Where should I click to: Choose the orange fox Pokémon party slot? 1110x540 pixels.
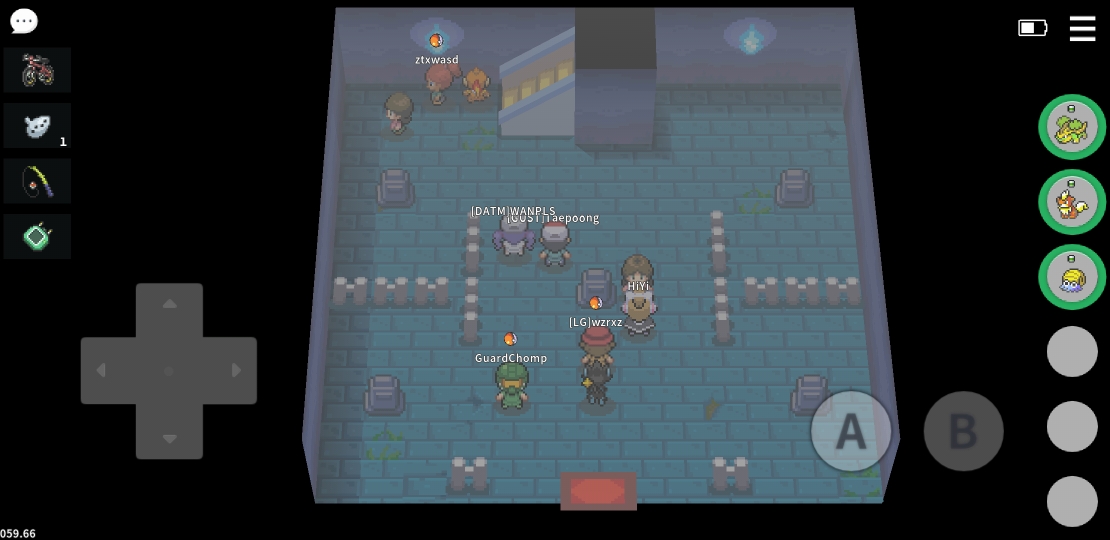[1072, 202]
